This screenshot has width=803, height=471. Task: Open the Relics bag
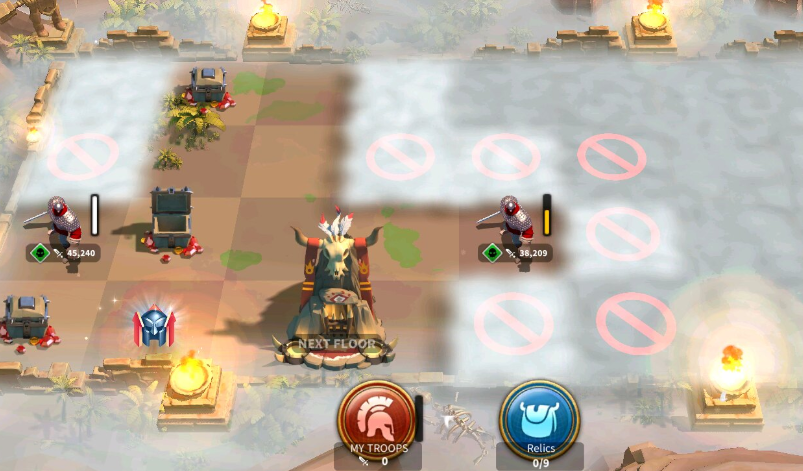click(539, 419)
